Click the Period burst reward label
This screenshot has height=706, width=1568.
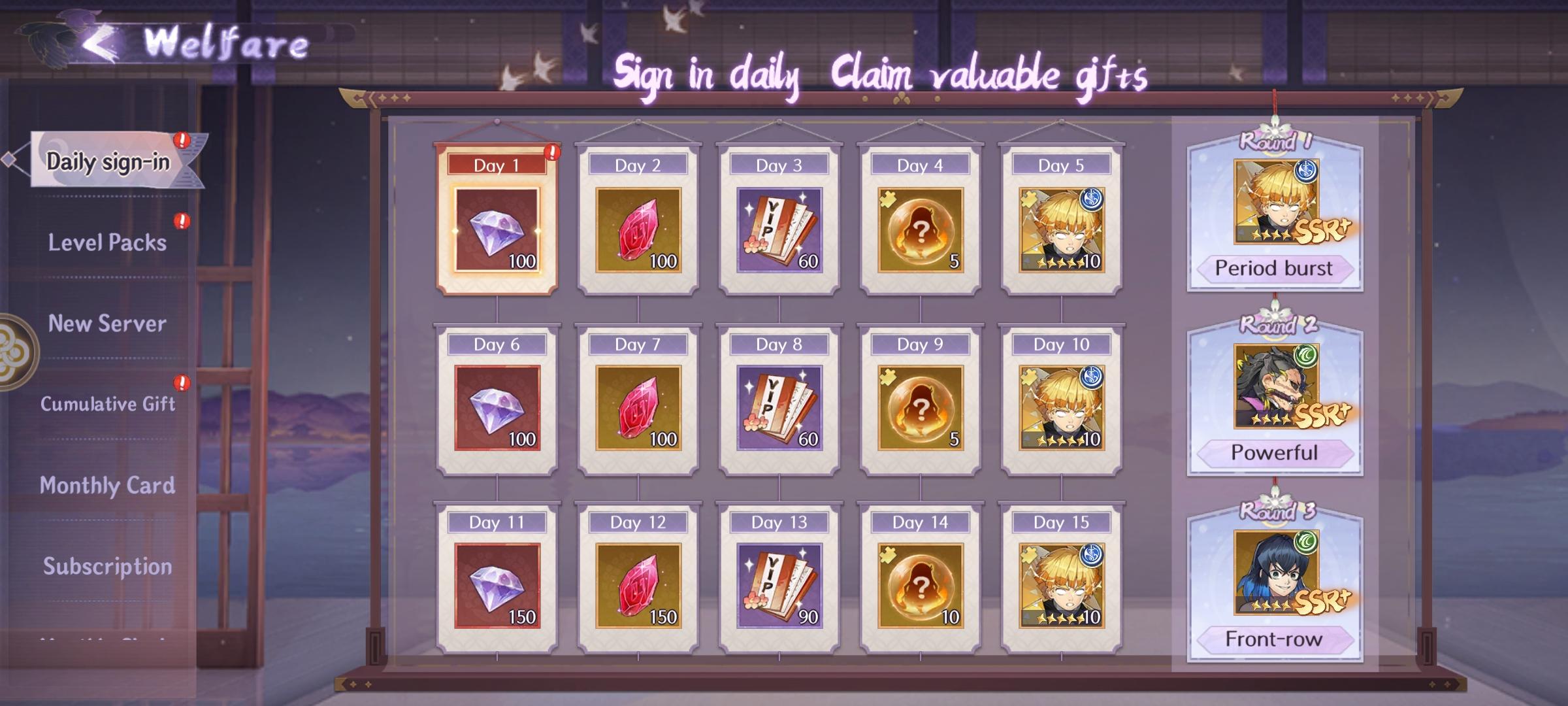(x=1273, y=268)
